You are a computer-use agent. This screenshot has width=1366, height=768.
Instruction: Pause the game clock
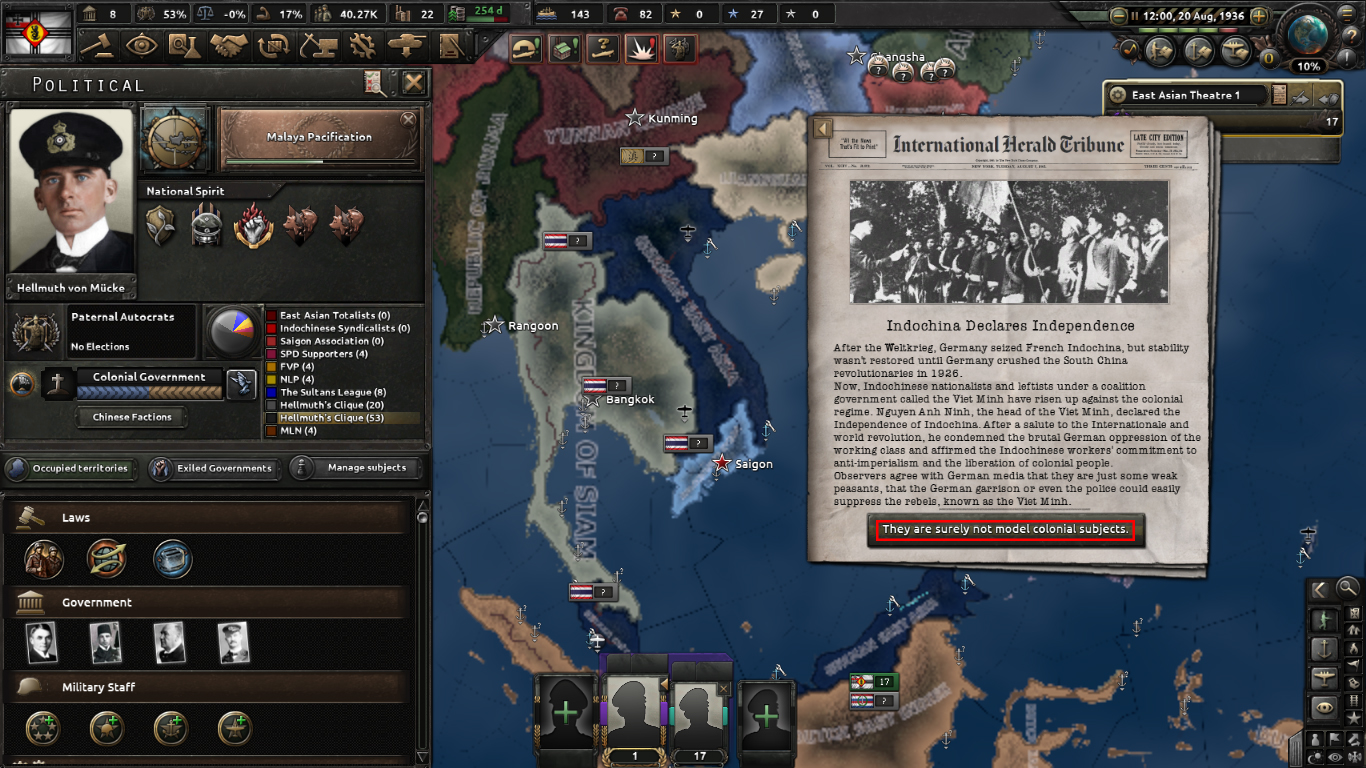tap(1135, 16)
